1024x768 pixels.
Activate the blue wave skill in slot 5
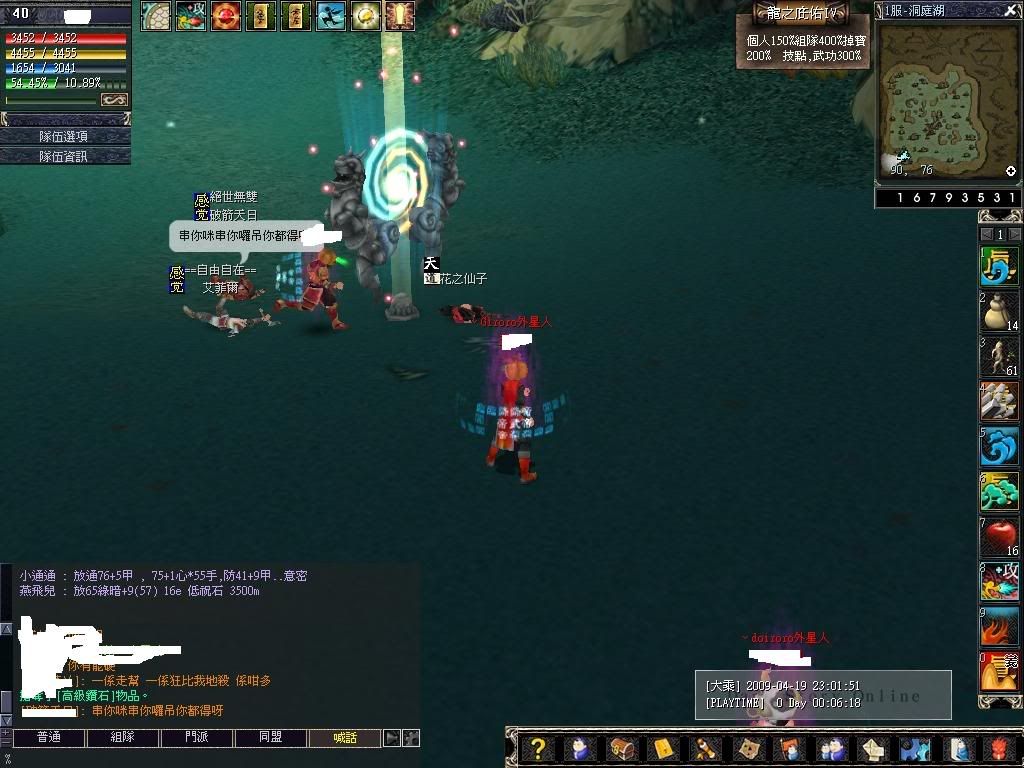point(998,446)
